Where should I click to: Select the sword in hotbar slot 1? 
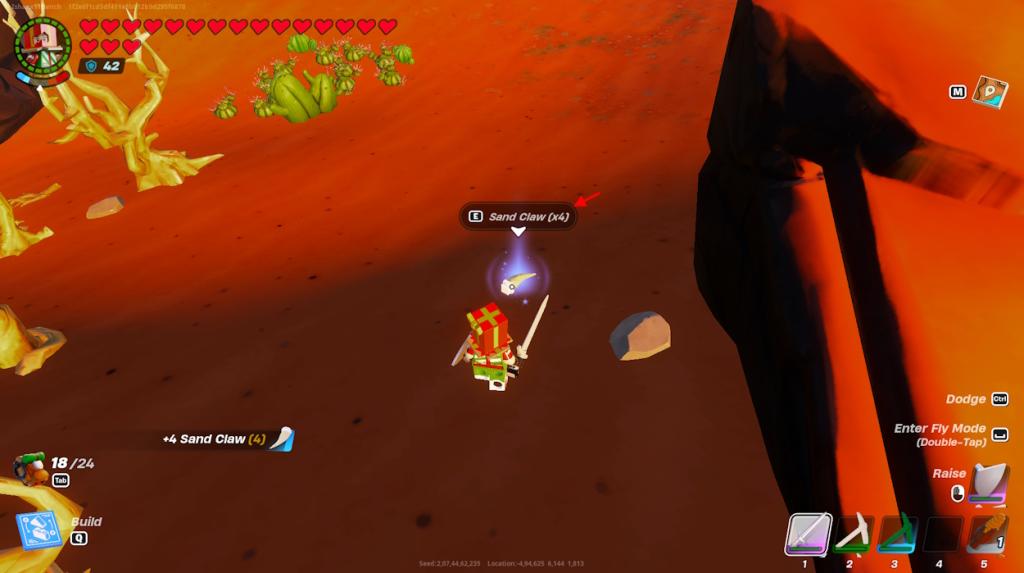click(806, 534)
